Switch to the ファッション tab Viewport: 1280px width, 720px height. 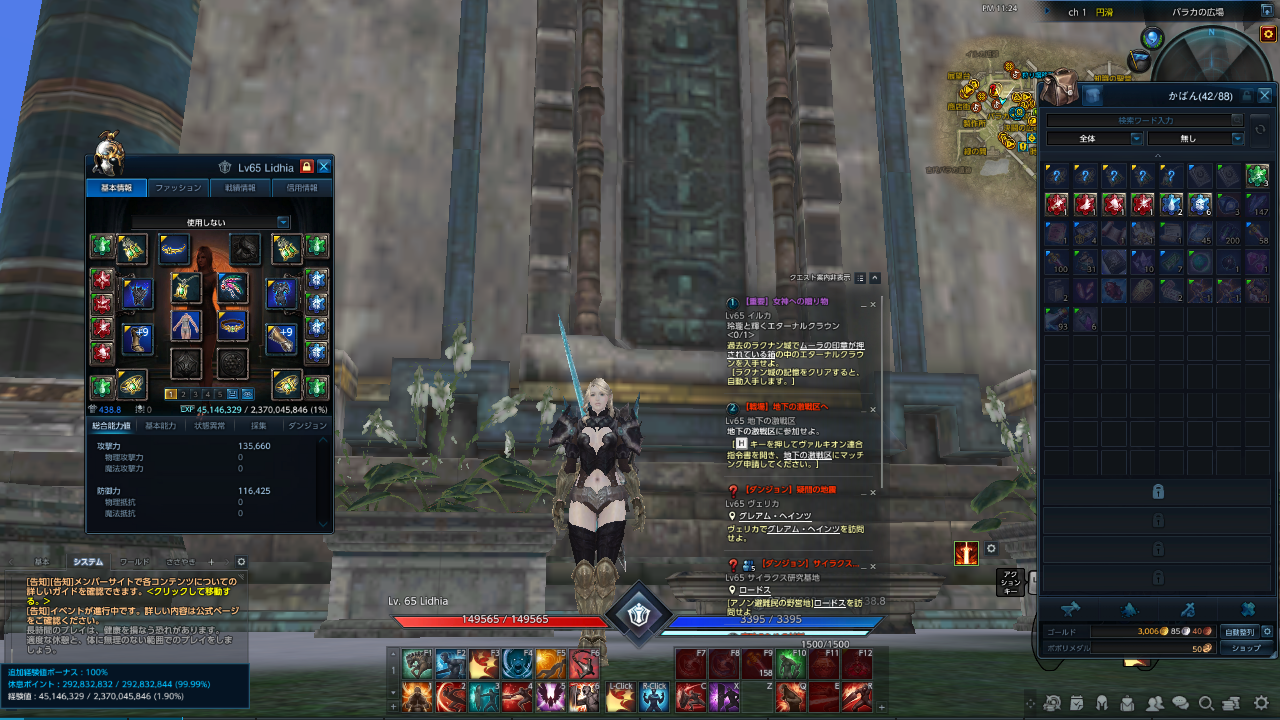coord(179,187)
